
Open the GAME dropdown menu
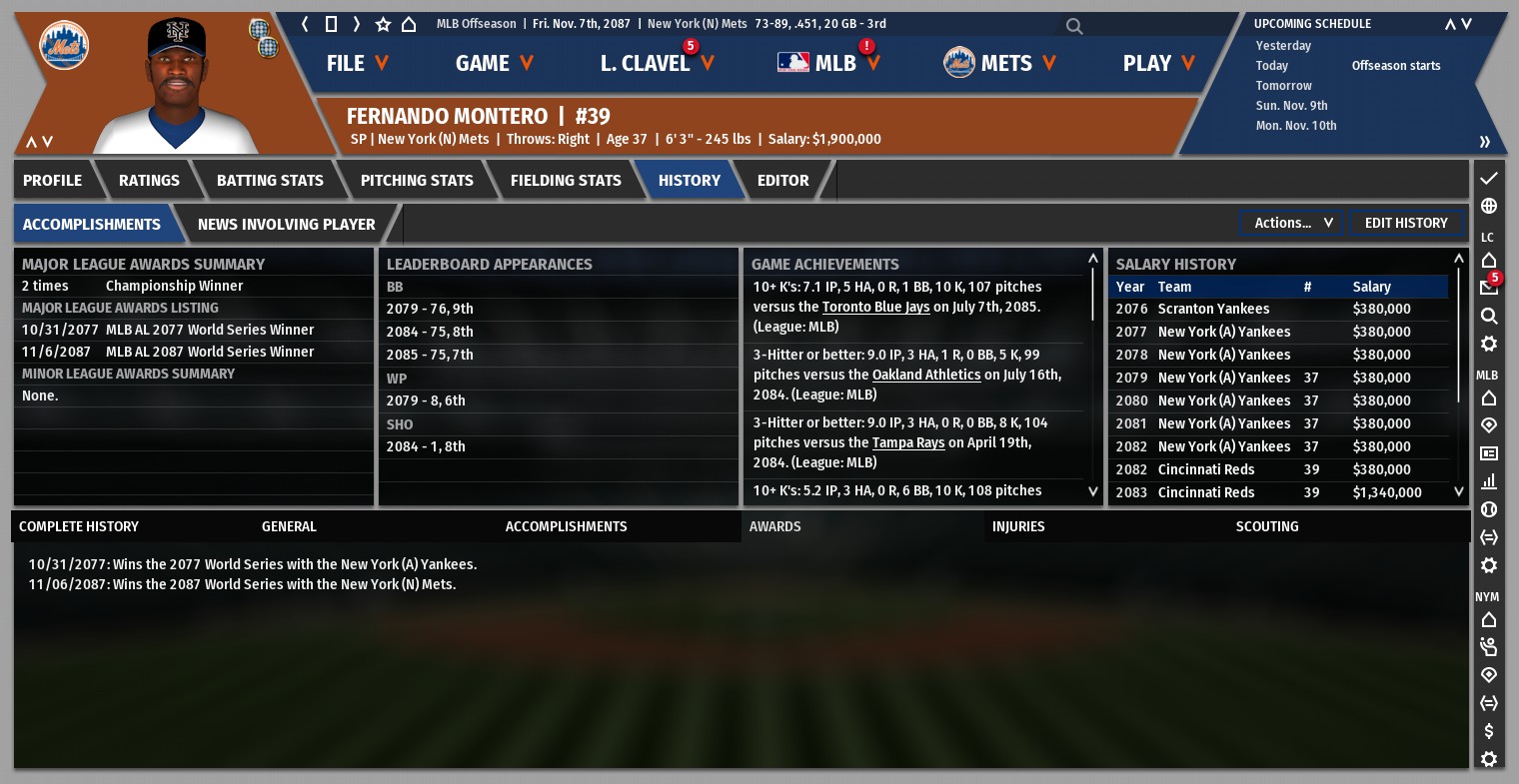494,64
